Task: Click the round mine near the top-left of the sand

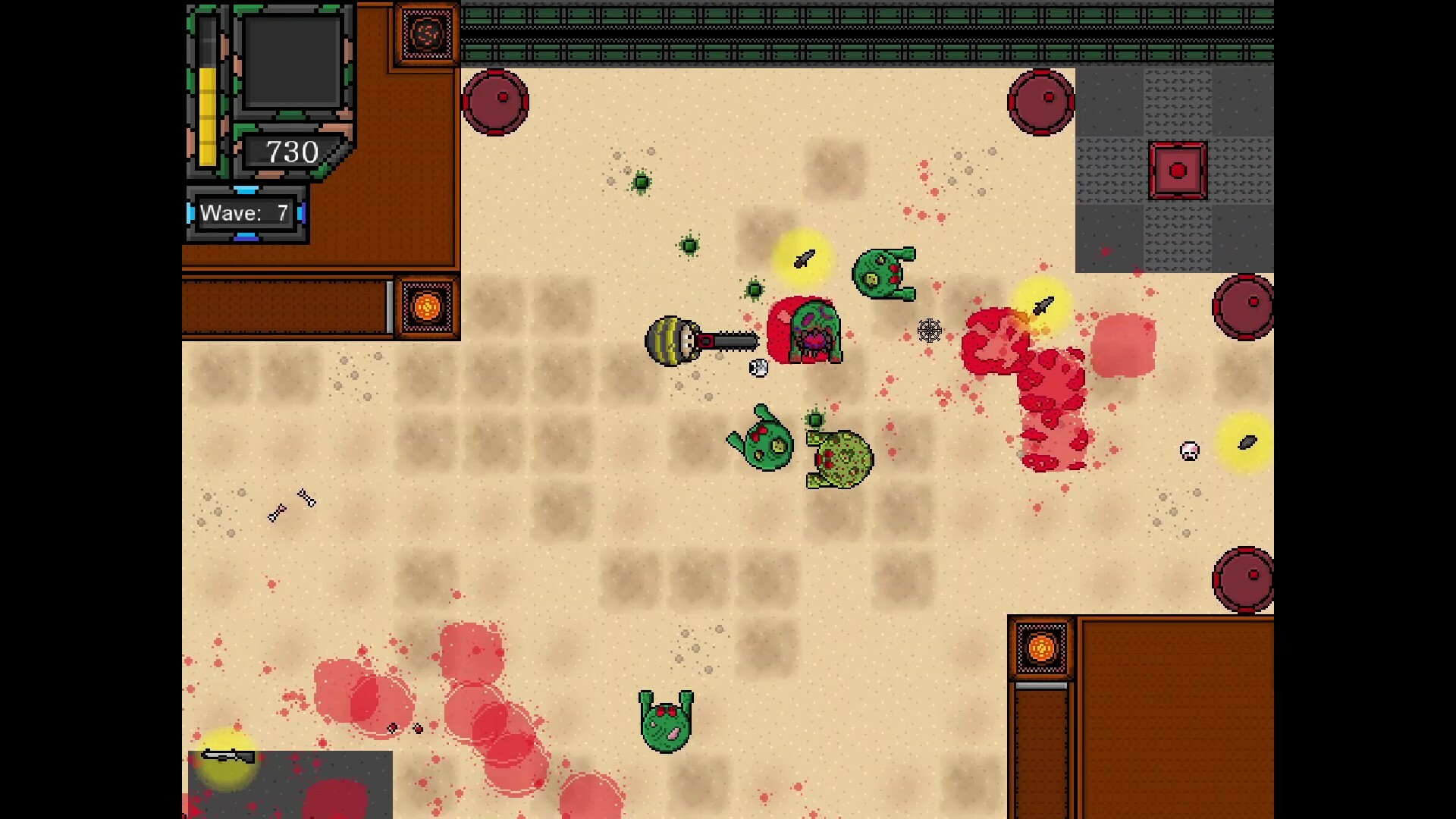Action: click(497, 102)
